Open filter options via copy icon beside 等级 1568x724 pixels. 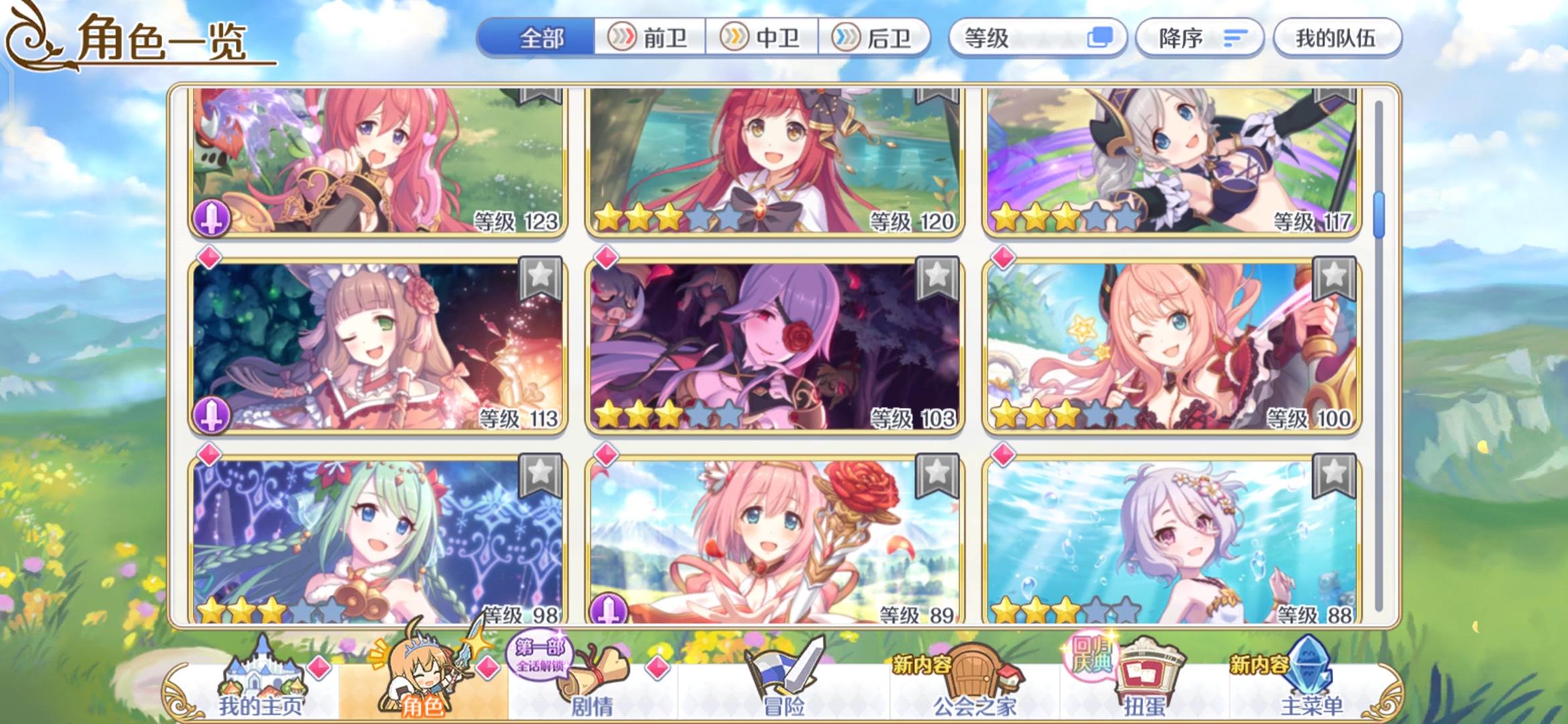[x=1103, y=38]
